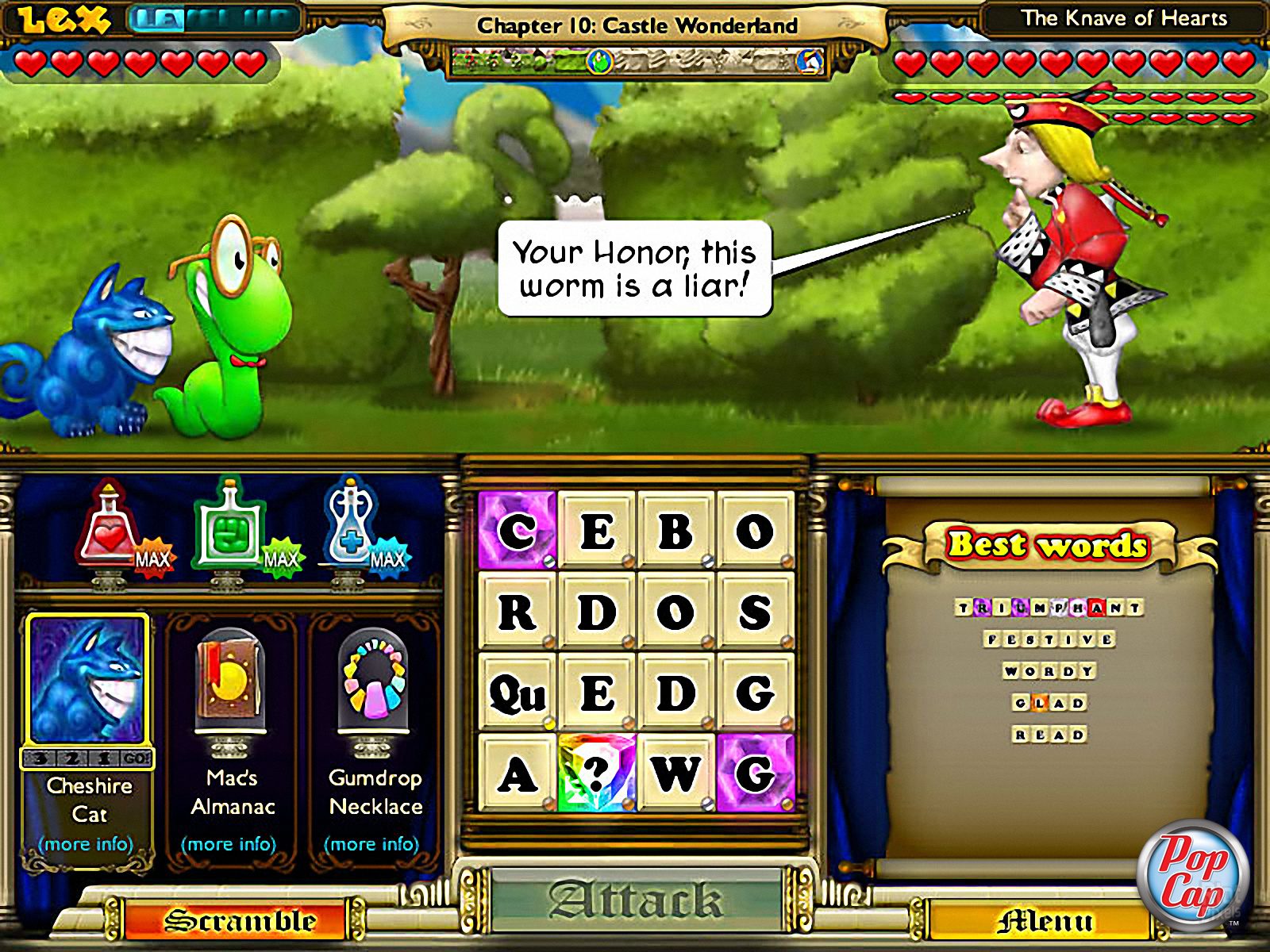Open more info for the Cheshire Cat

click(x=87, y=844)
